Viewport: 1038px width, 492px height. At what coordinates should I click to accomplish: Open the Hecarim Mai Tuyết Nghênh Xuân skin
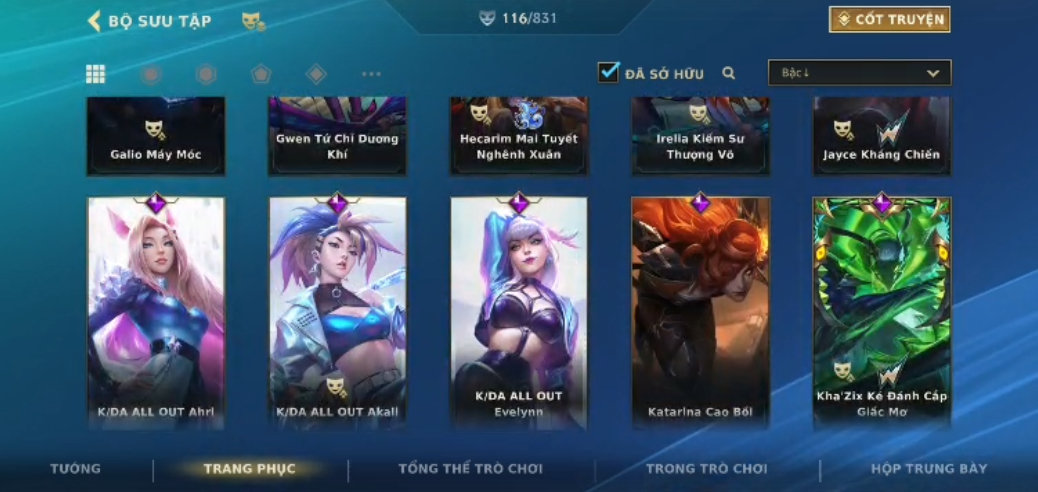pyautogui.click(x=519, y=137)
